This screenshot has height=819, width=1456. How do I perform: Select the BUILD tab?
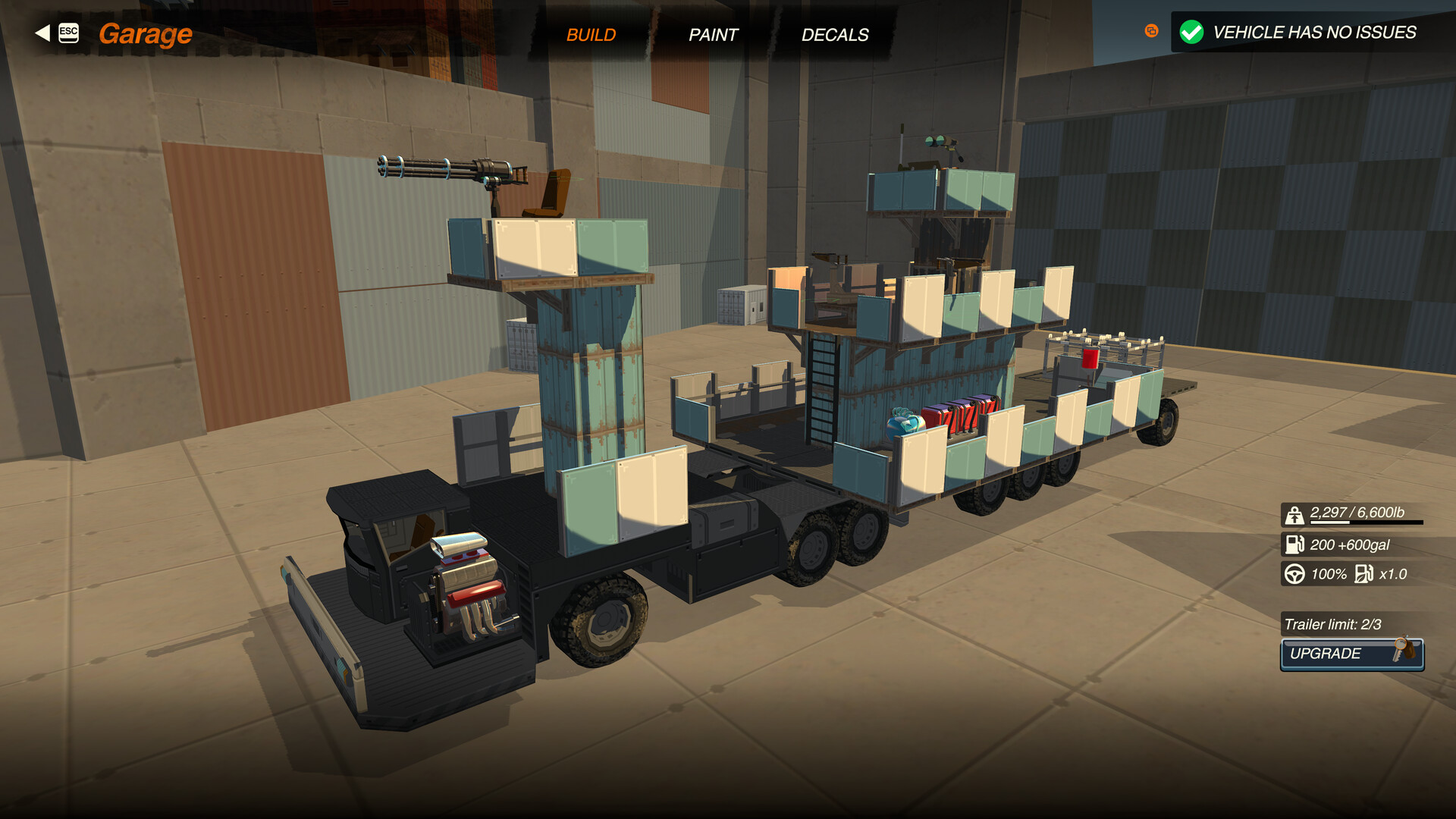coord(592,34)
